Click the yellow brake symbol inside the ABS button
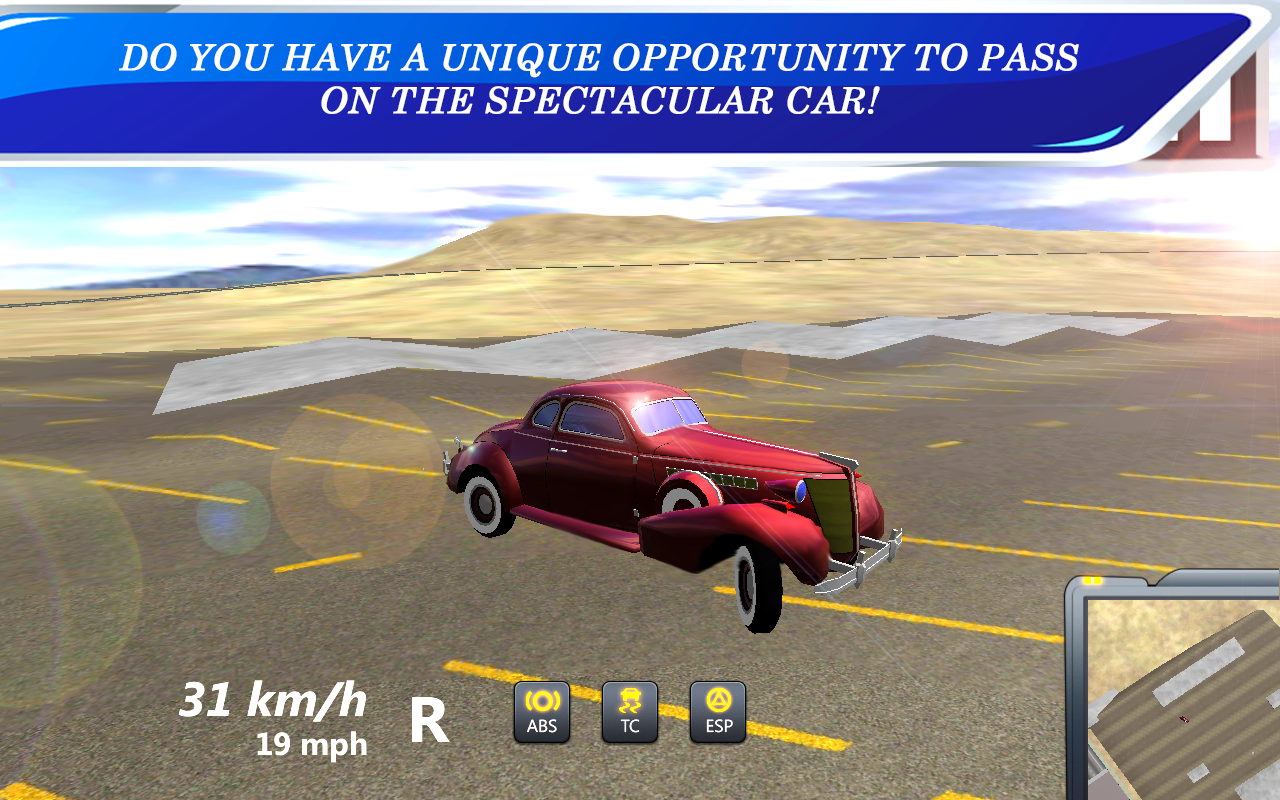 (541, 700)
